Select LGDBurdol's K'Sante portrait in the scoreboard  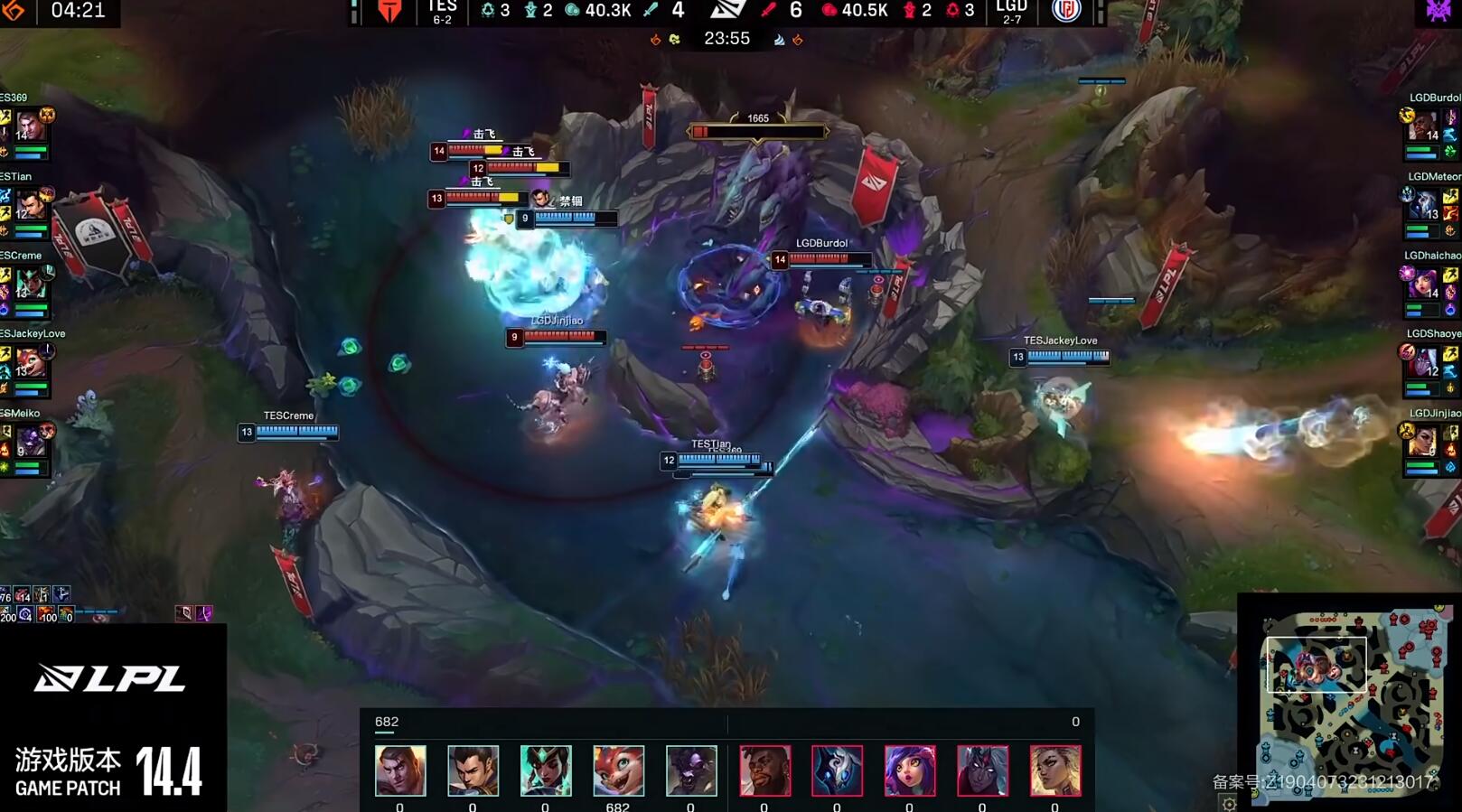[x=1423, y=126]
